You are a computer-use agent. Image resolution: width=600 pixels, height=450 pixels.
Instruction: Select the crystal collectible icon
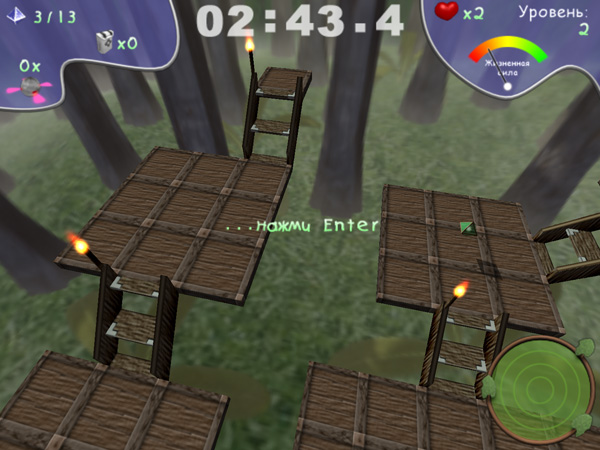19,17
